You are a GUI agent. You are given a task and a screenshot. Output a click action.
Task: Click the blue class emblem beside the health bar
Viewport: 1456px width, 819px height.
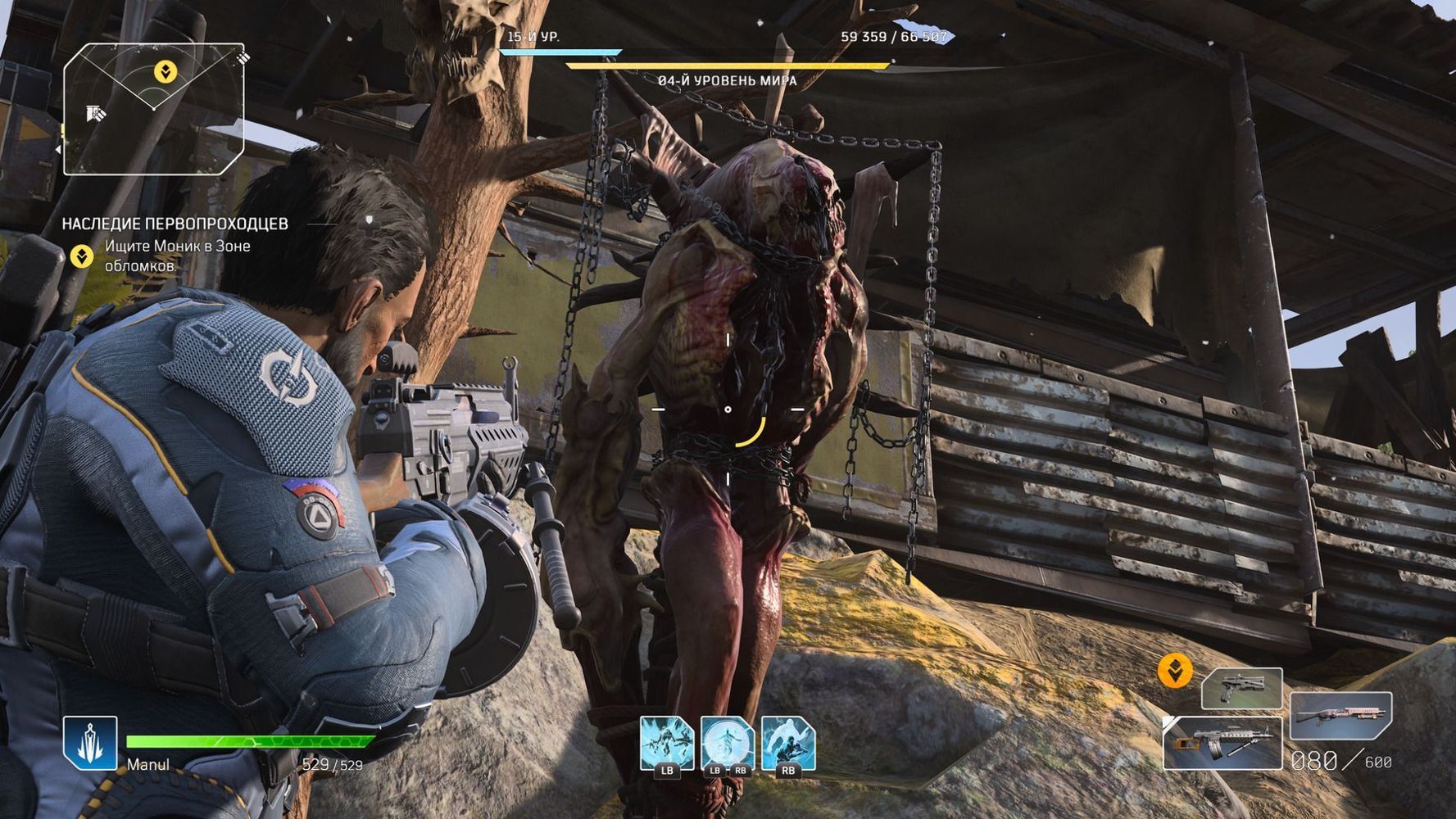pos(90,743)
